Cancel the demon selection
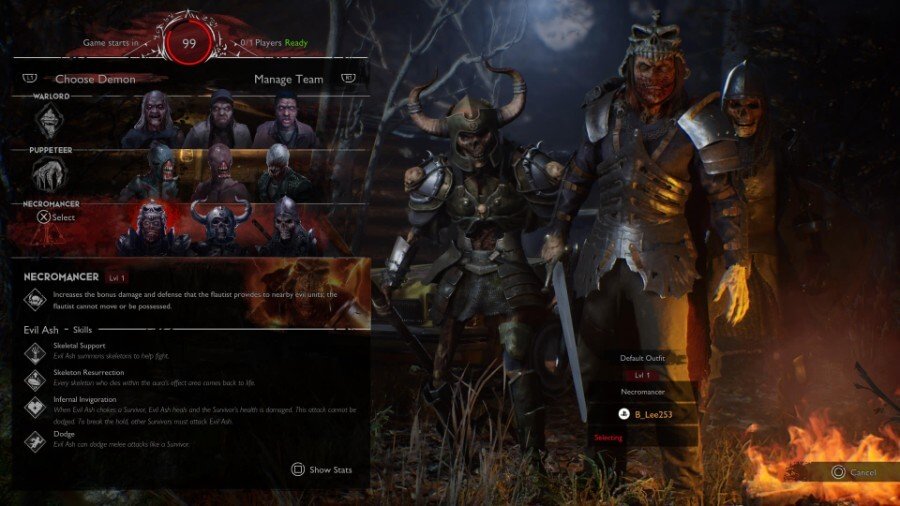 point(854,472)
